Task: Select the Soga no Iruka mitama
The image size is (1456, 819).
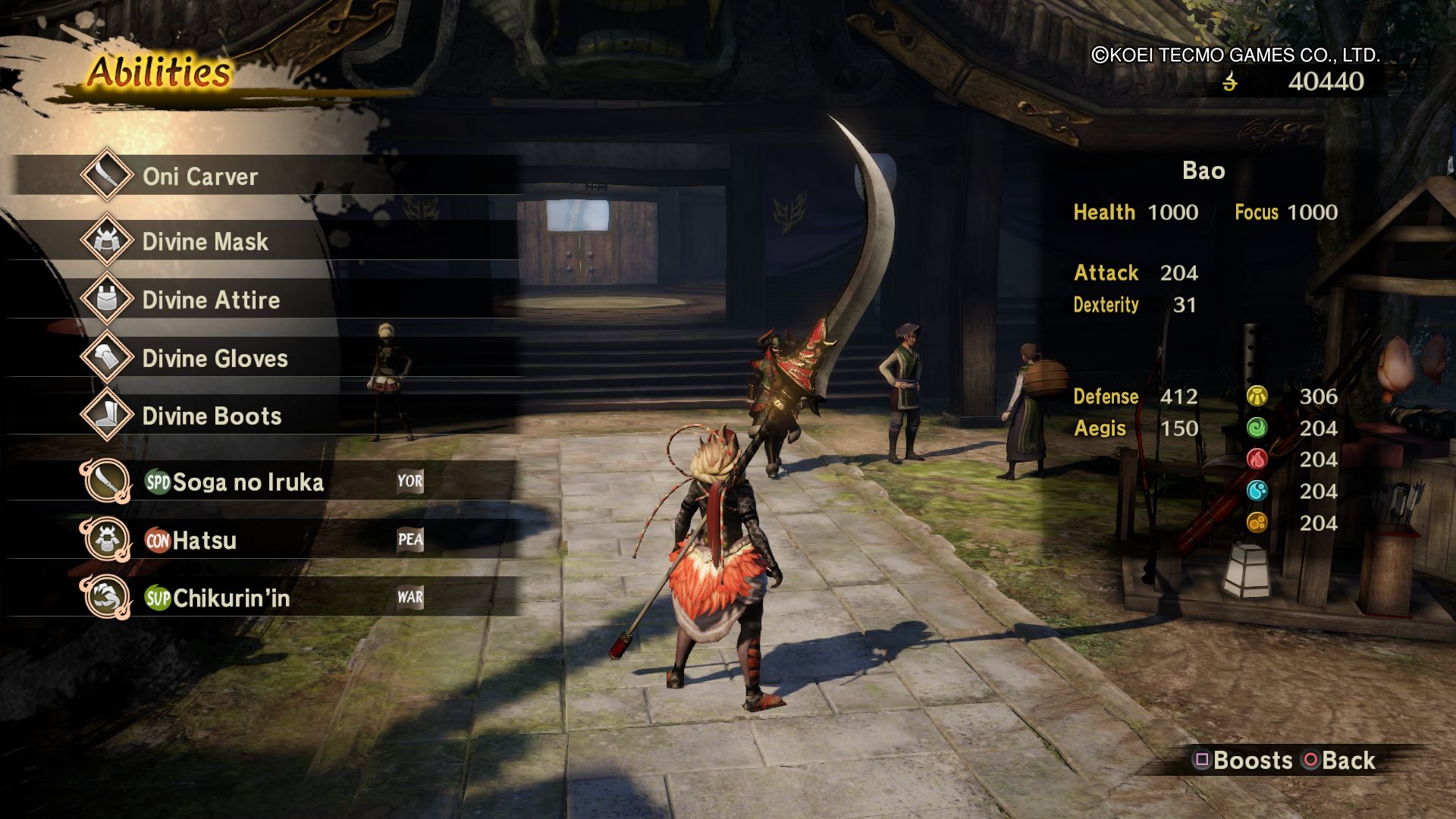Action: pos(247,482)
